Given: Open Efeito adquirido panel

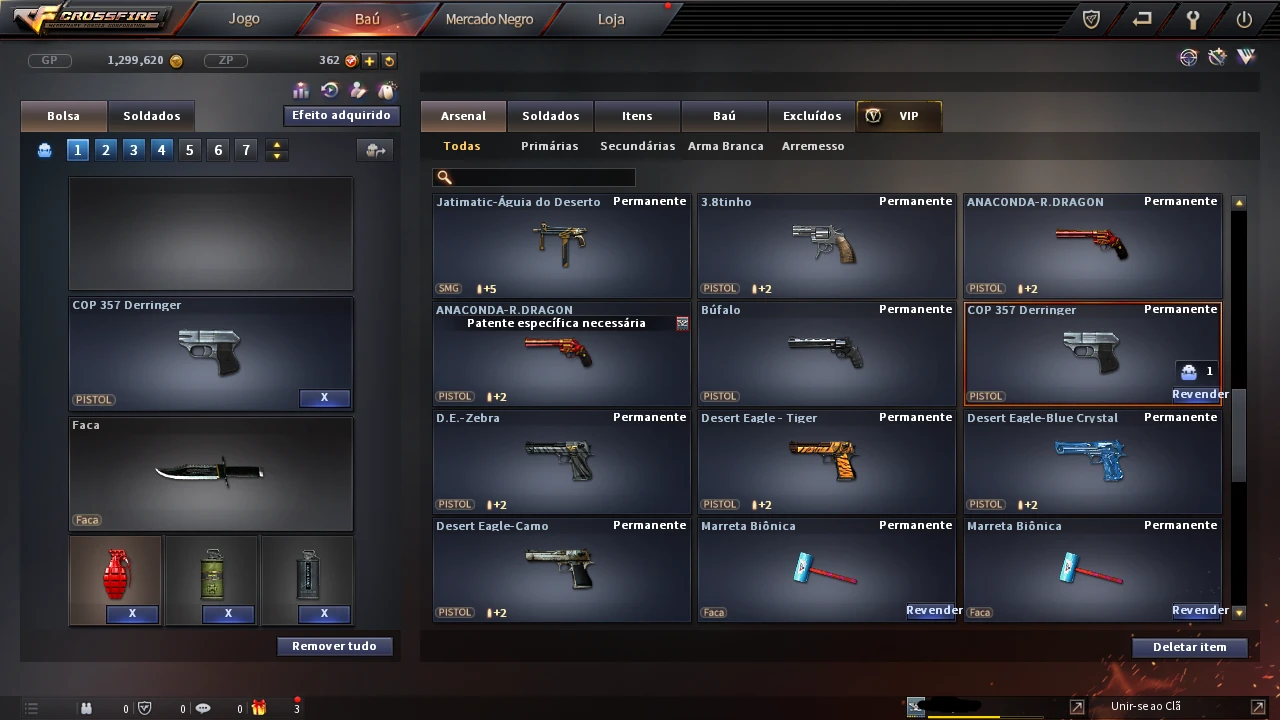Looking at the screenshot, I should 341,116.
